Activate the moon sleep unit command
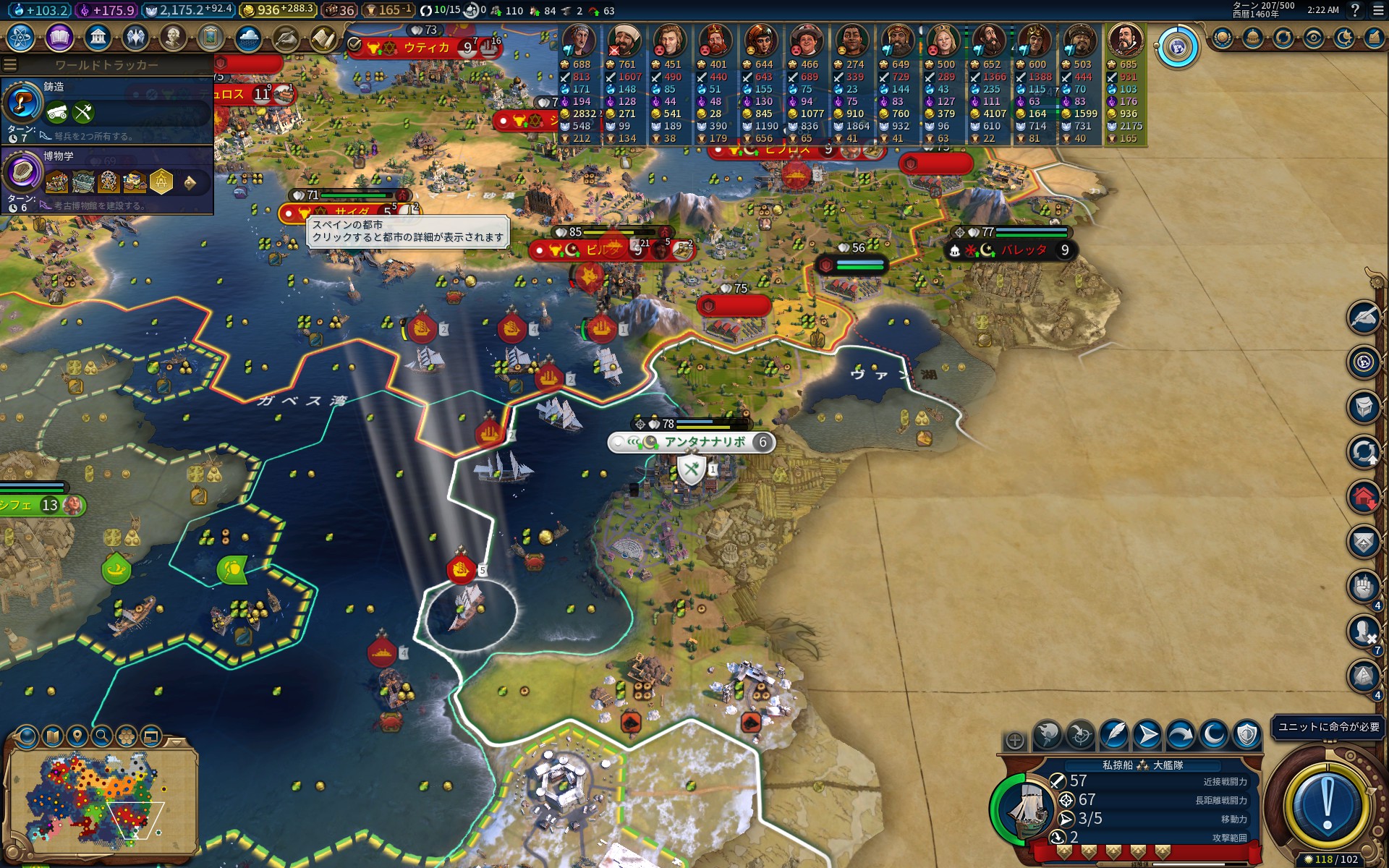Image resolution: width=1389 pixels, height=868 pixels. pos(1213,736)
